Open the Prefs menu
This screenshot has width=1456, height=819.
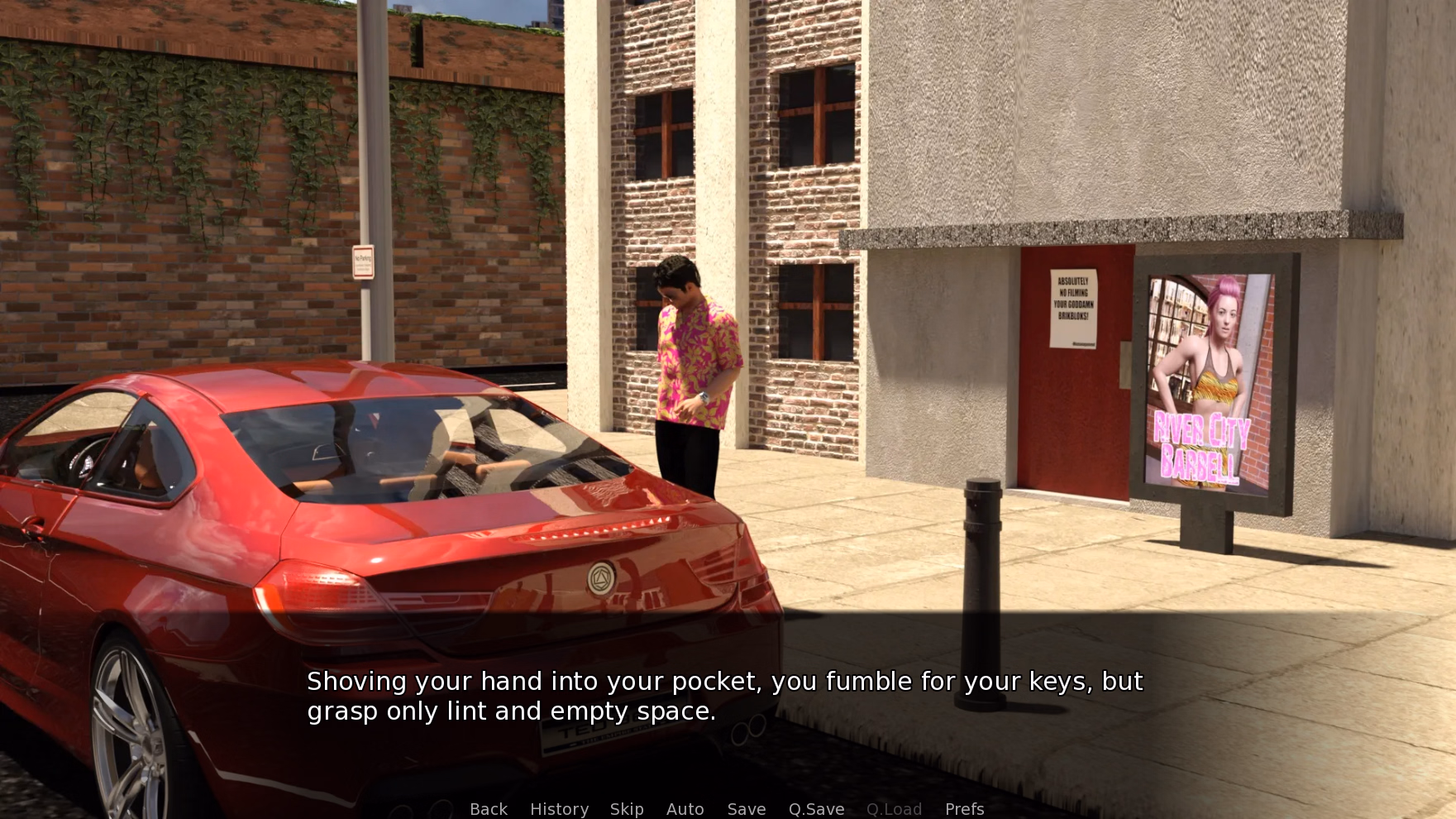pyautogui.click(x=964, y=808)
